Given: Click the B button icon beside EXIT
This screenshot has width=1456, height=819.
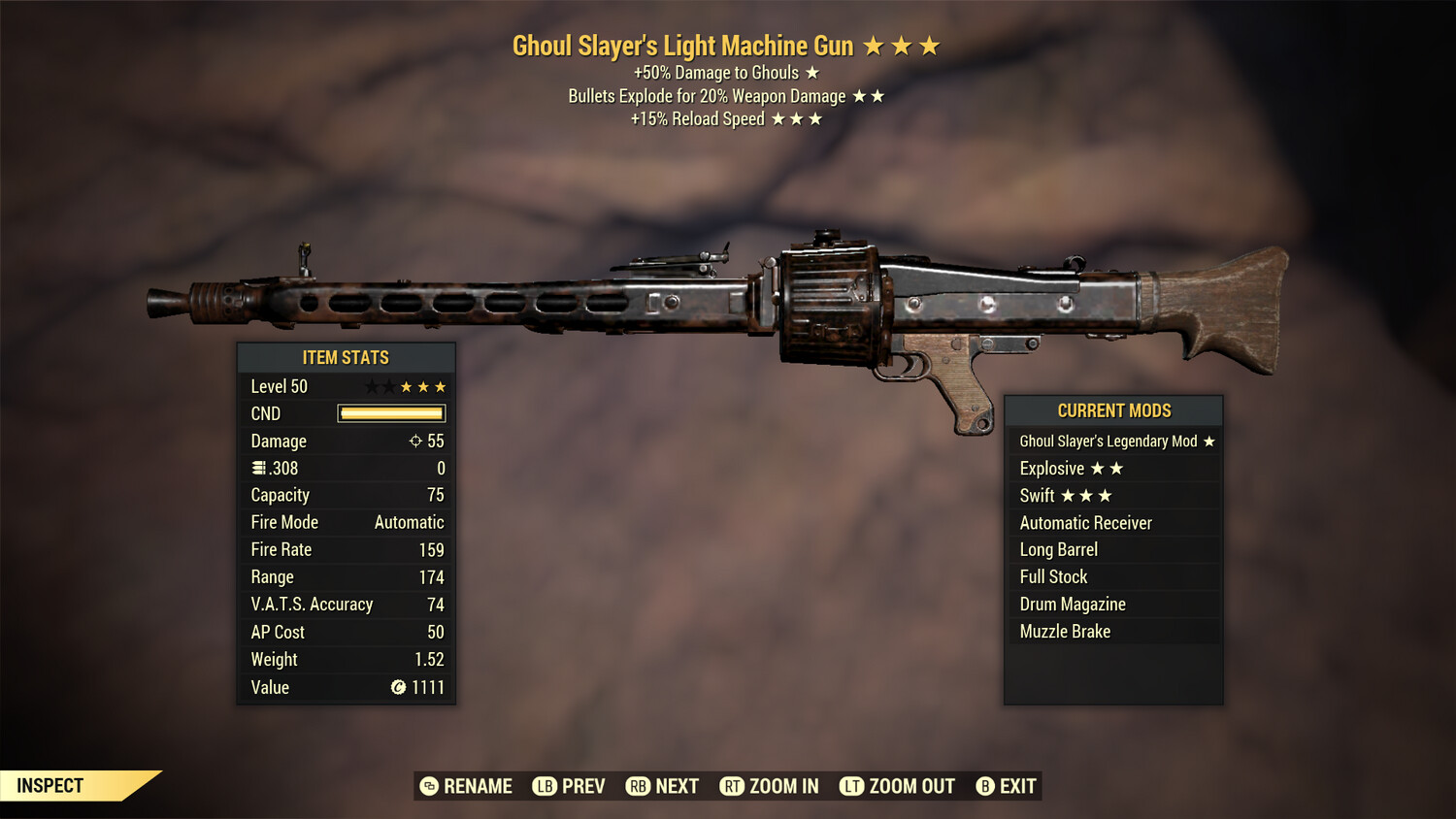Looking at the screenshot, I should (986, 786).
